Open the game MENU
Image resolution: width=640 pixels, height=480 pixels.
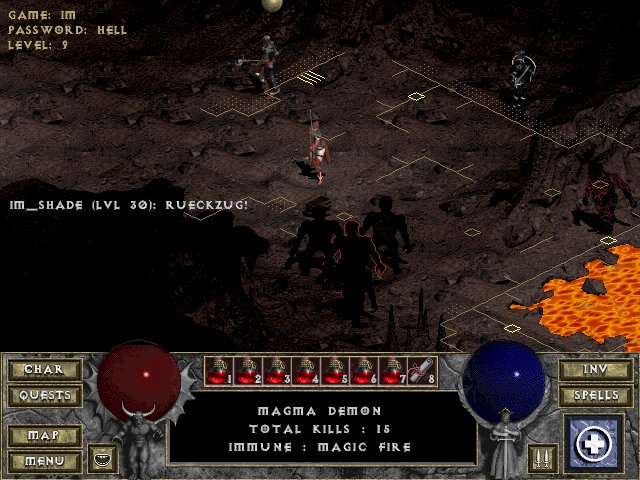44,461
